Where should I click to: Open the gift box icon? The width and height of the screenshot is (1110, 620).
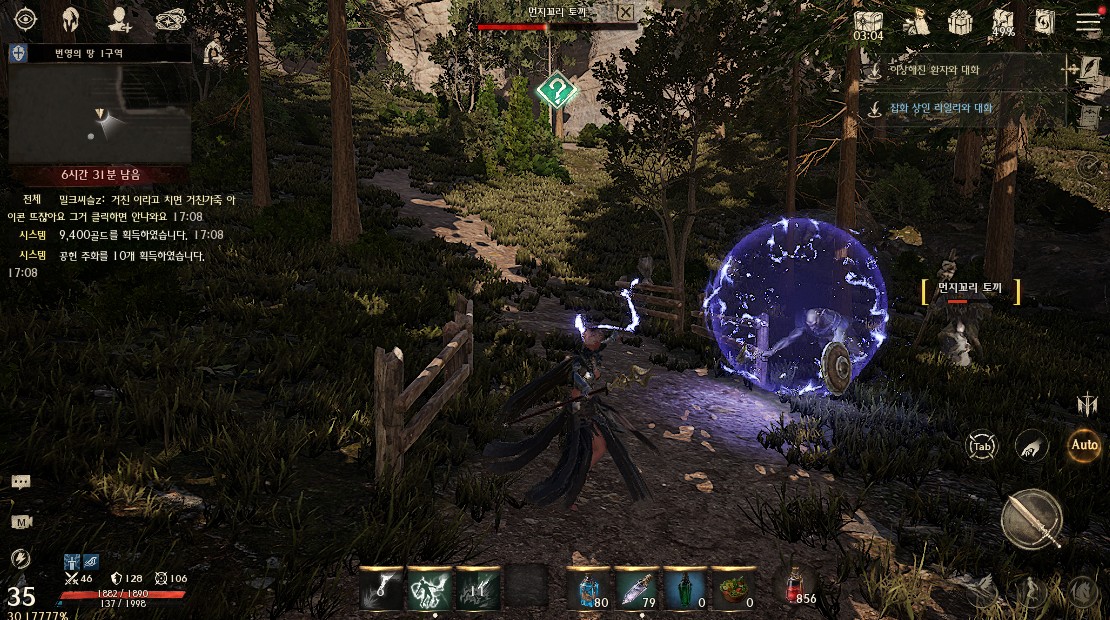(960, 21)
